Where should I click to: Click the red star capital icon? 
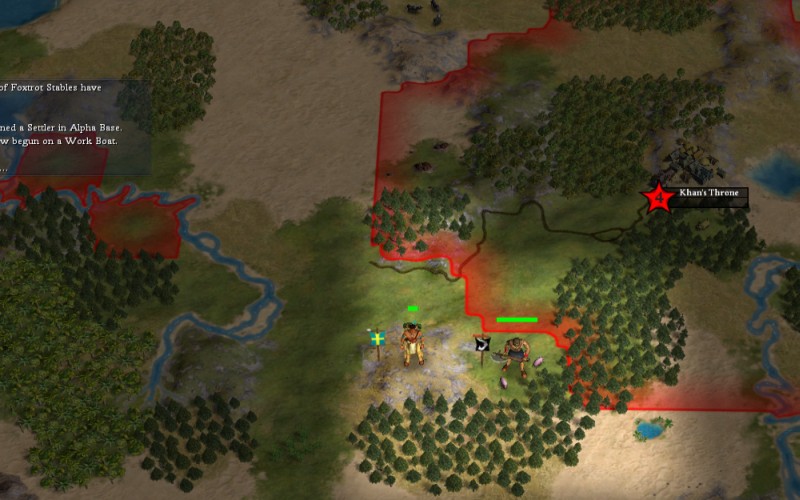tap(658, 198)
